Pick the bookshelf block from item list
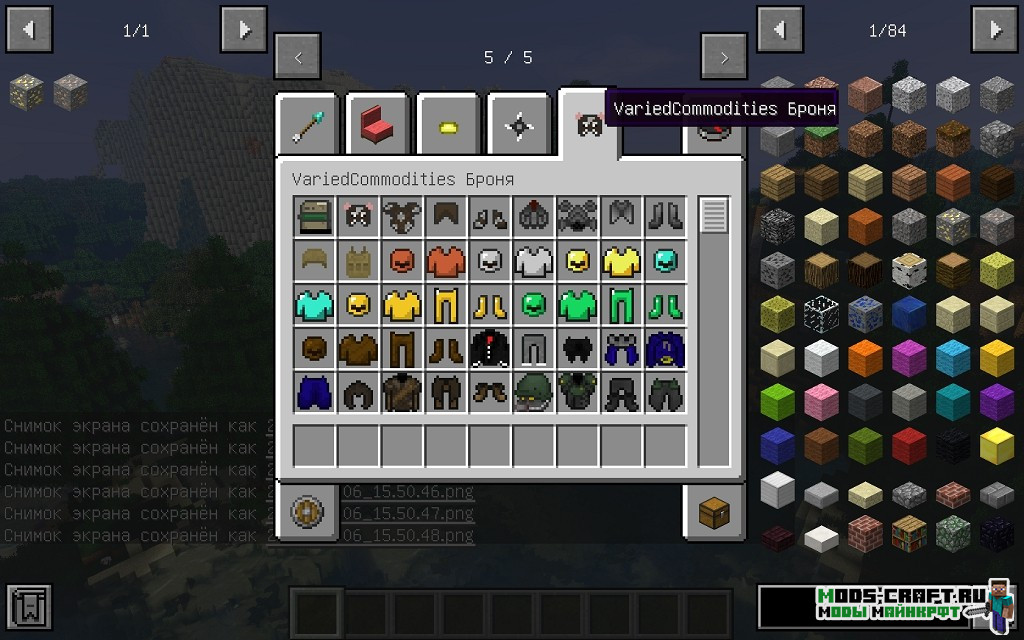 point(909,534)
